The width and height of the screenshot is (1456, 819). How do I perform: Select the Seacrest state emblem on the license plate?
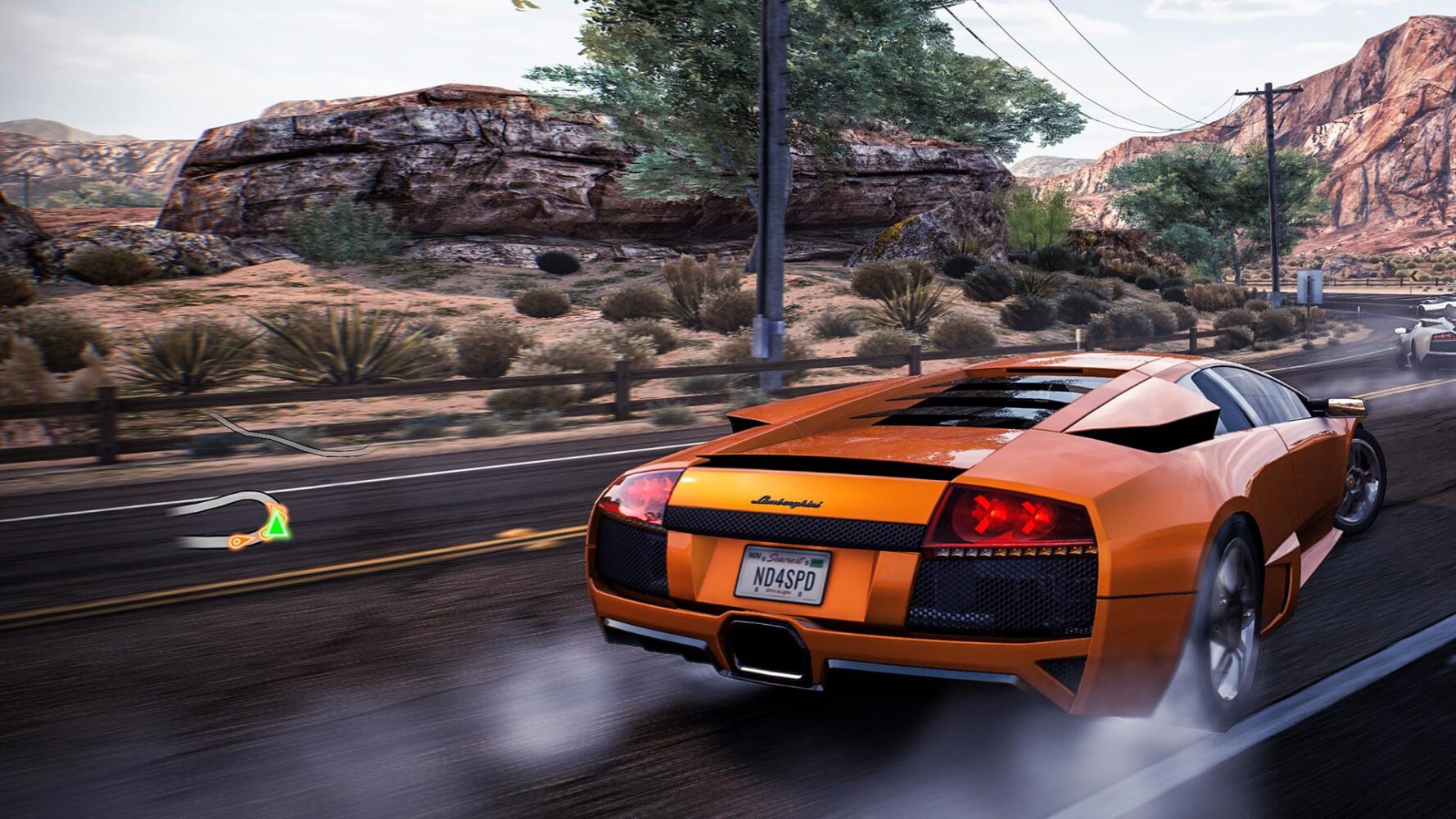(785, 559)
